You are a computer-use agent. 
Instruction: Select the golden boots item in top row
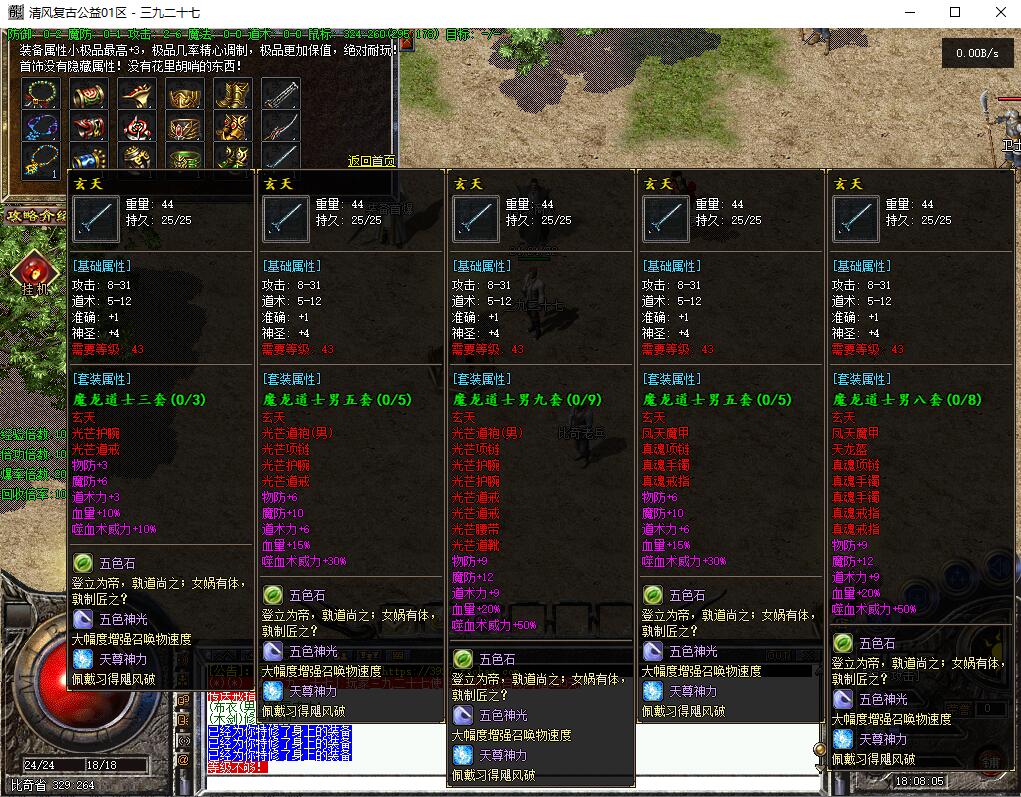[233, 94]
